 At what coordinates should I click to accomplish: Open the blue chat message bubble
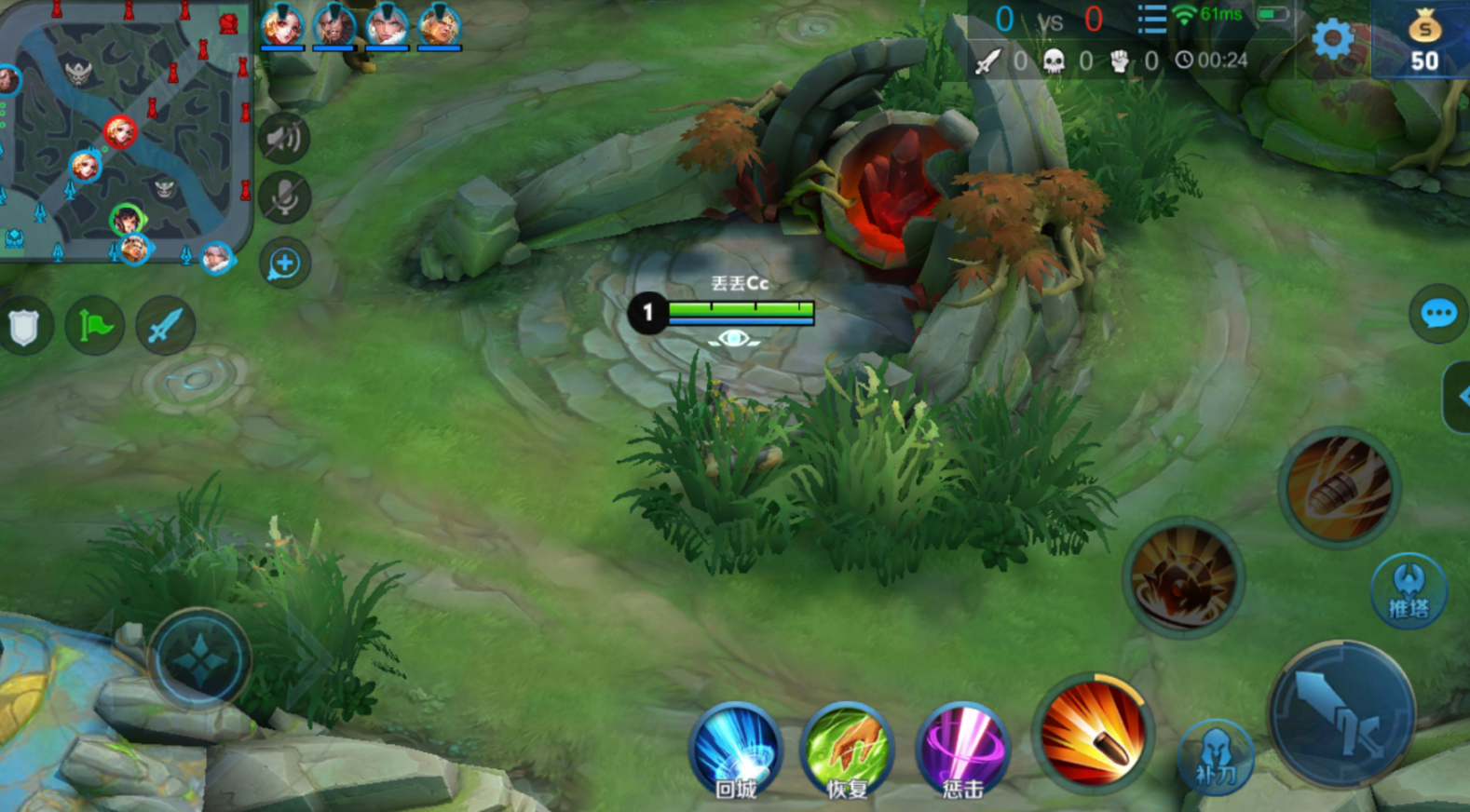pyautogui.click(x=1437, y=314)
